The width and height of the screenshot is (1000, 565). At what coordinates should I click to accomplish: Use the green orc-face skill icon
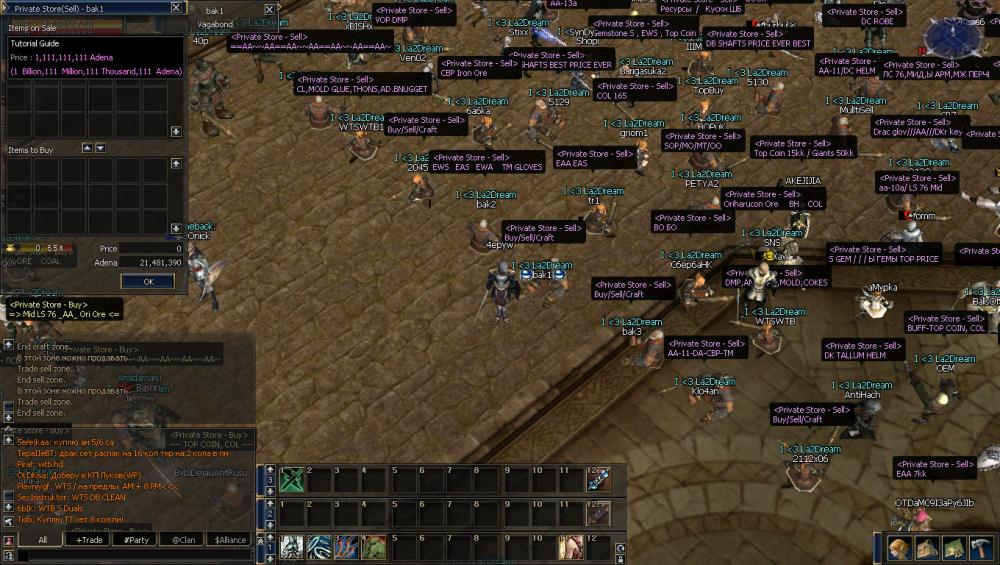373,547
